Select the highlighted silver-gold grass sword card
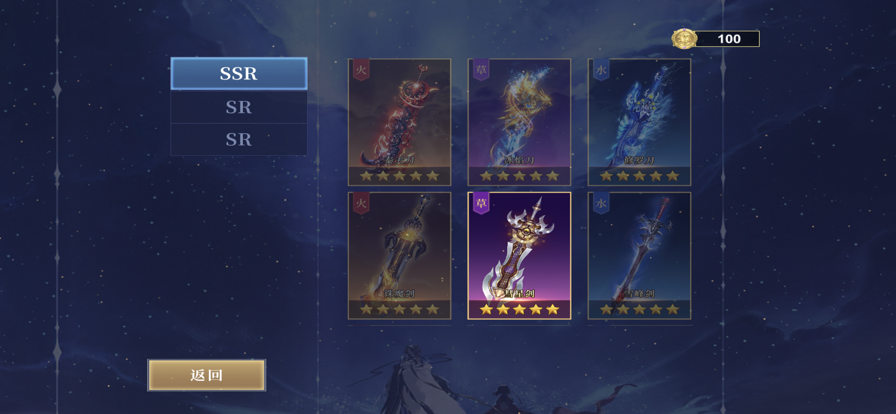This screenshot has height=414, width=896. [x=519, y=254]
